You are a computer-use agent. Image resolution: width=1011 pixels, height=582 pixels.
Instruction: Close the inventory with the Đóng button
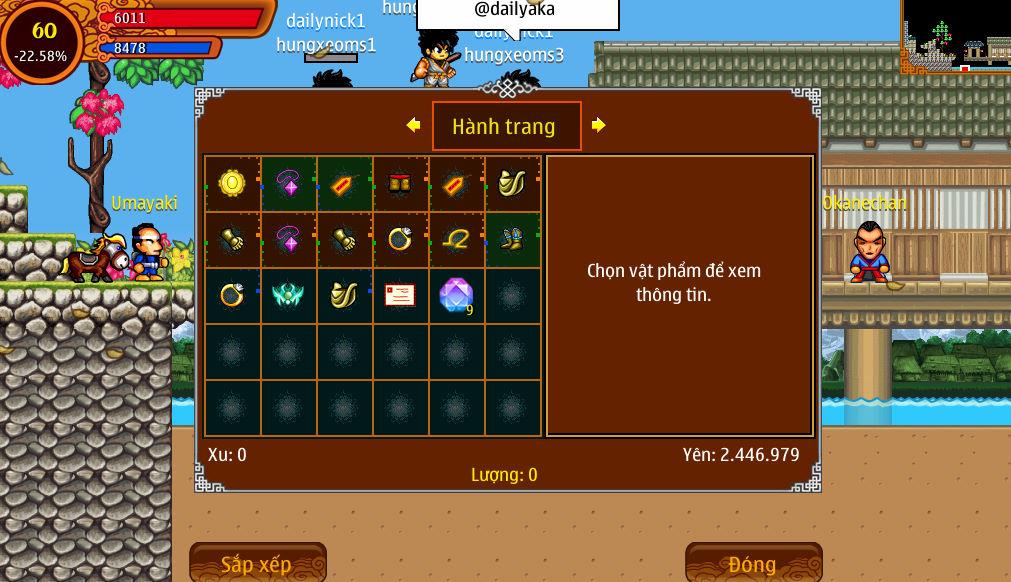(753, 563)
